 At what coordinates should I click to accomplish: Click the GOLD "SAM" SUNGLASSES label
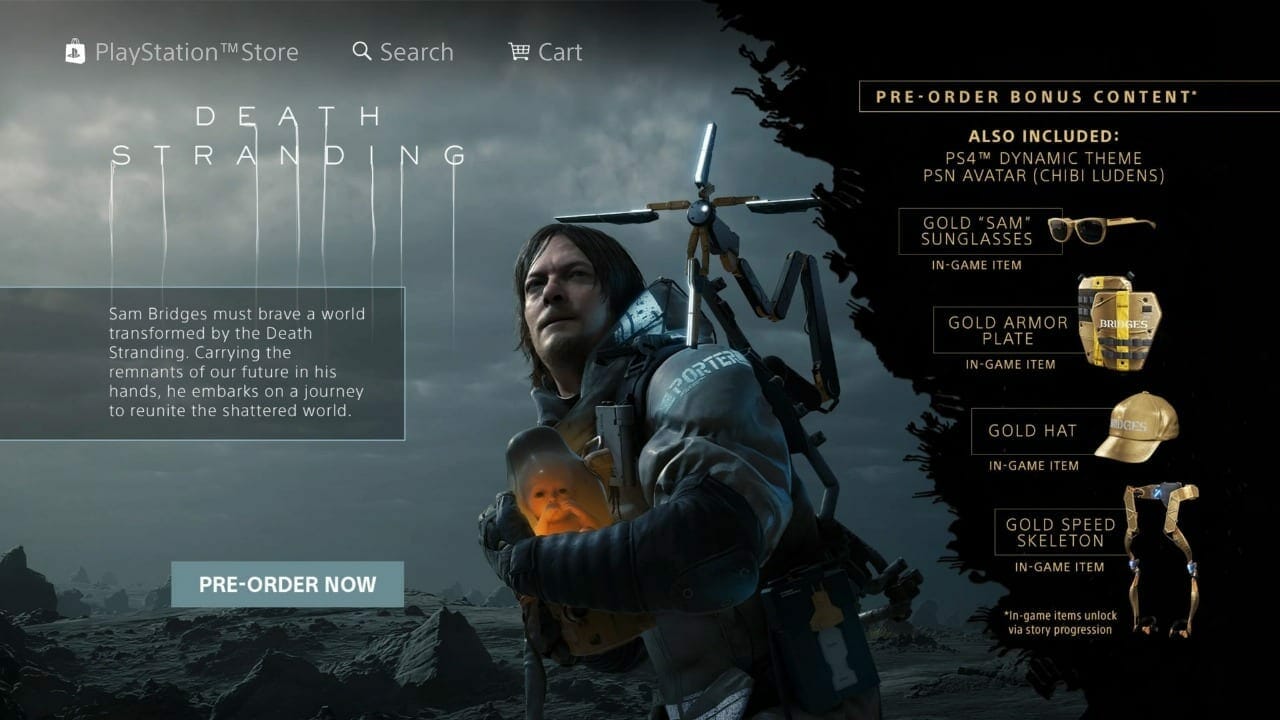(x=977, y=231)
